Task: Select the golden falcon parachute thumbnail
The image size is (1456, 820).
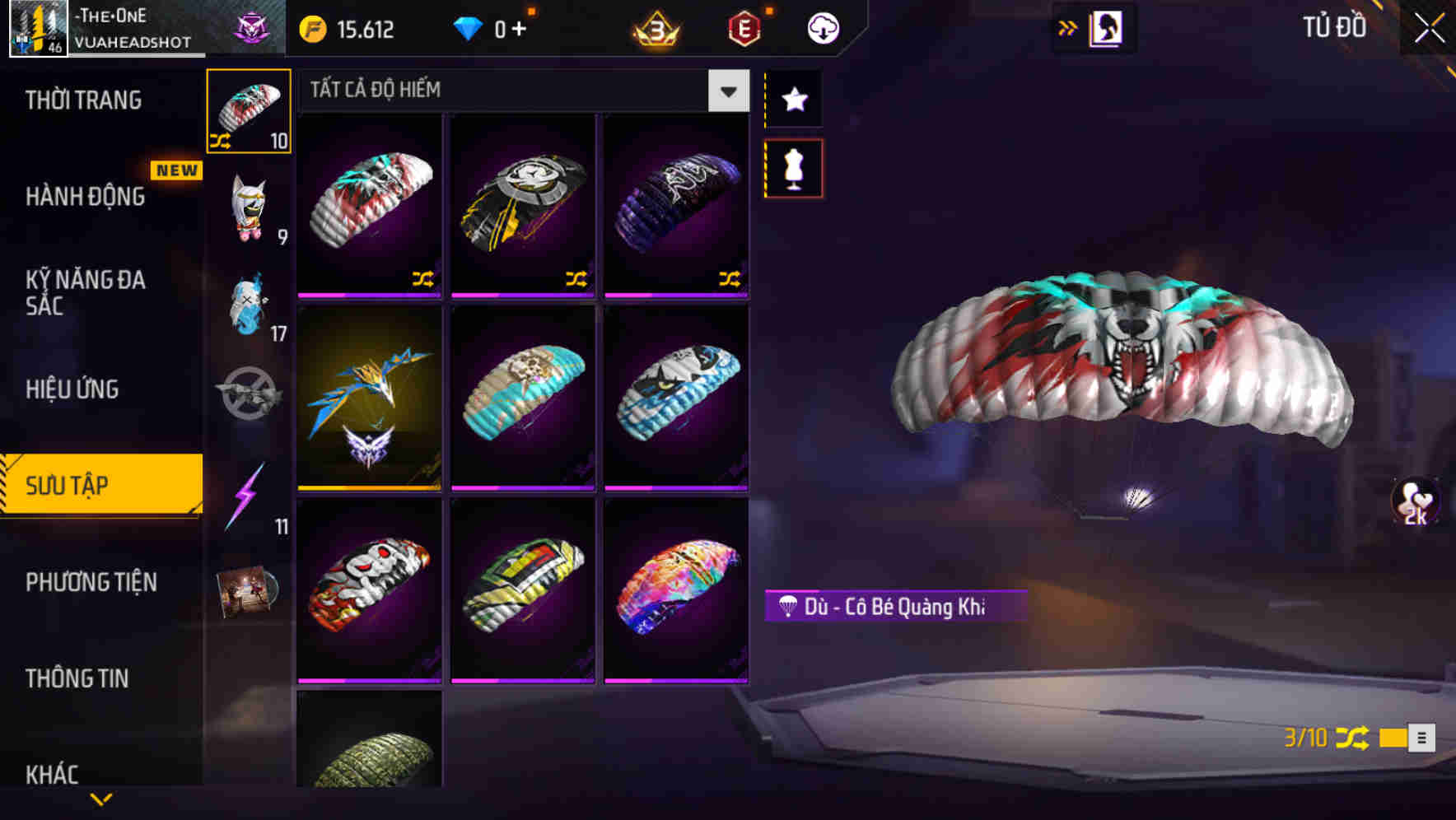Action: click(369, 399)
